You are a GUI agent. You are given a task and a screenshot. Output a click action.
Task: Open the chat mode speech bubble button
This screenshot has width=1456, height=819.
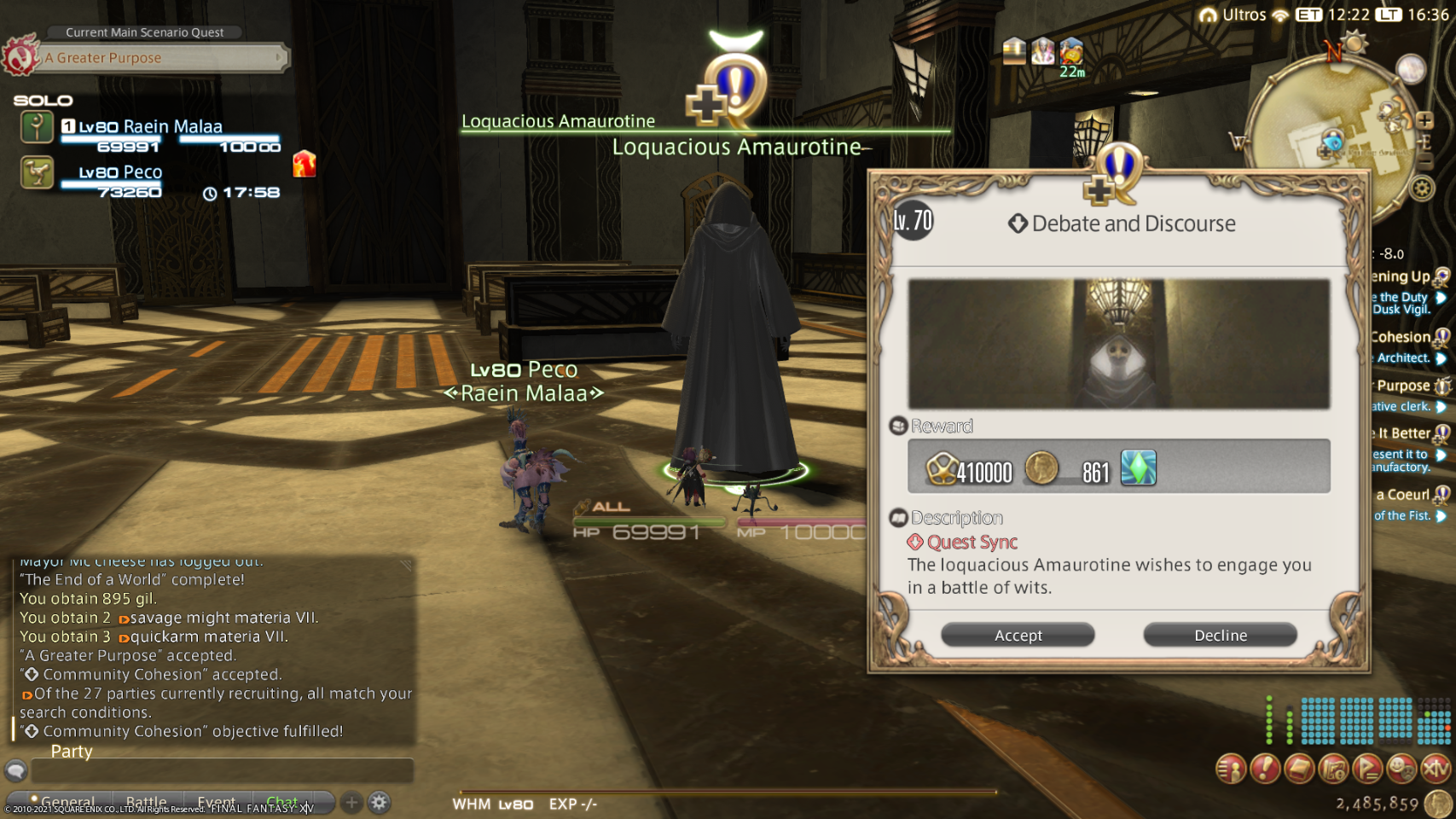(15, 770)
